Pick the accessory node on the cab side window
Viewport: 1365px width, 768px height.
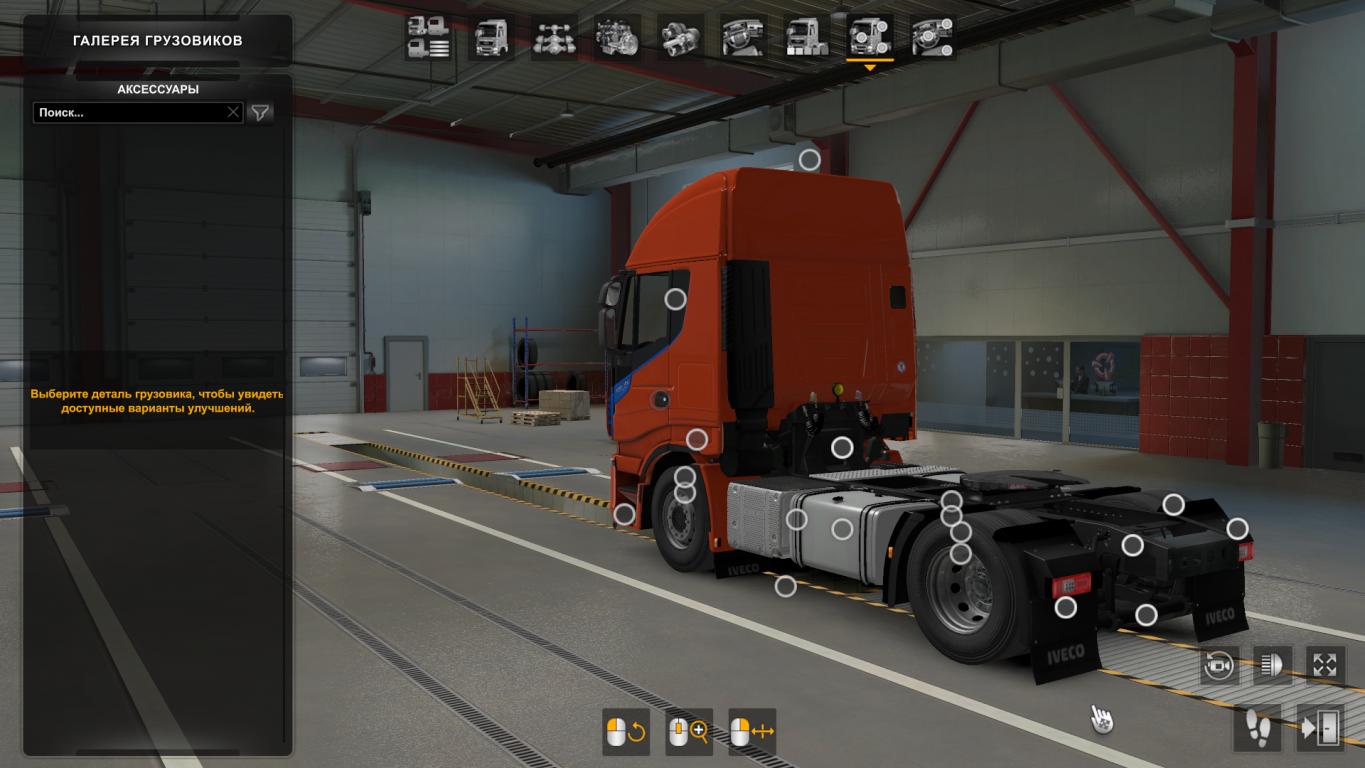[676, 298]
